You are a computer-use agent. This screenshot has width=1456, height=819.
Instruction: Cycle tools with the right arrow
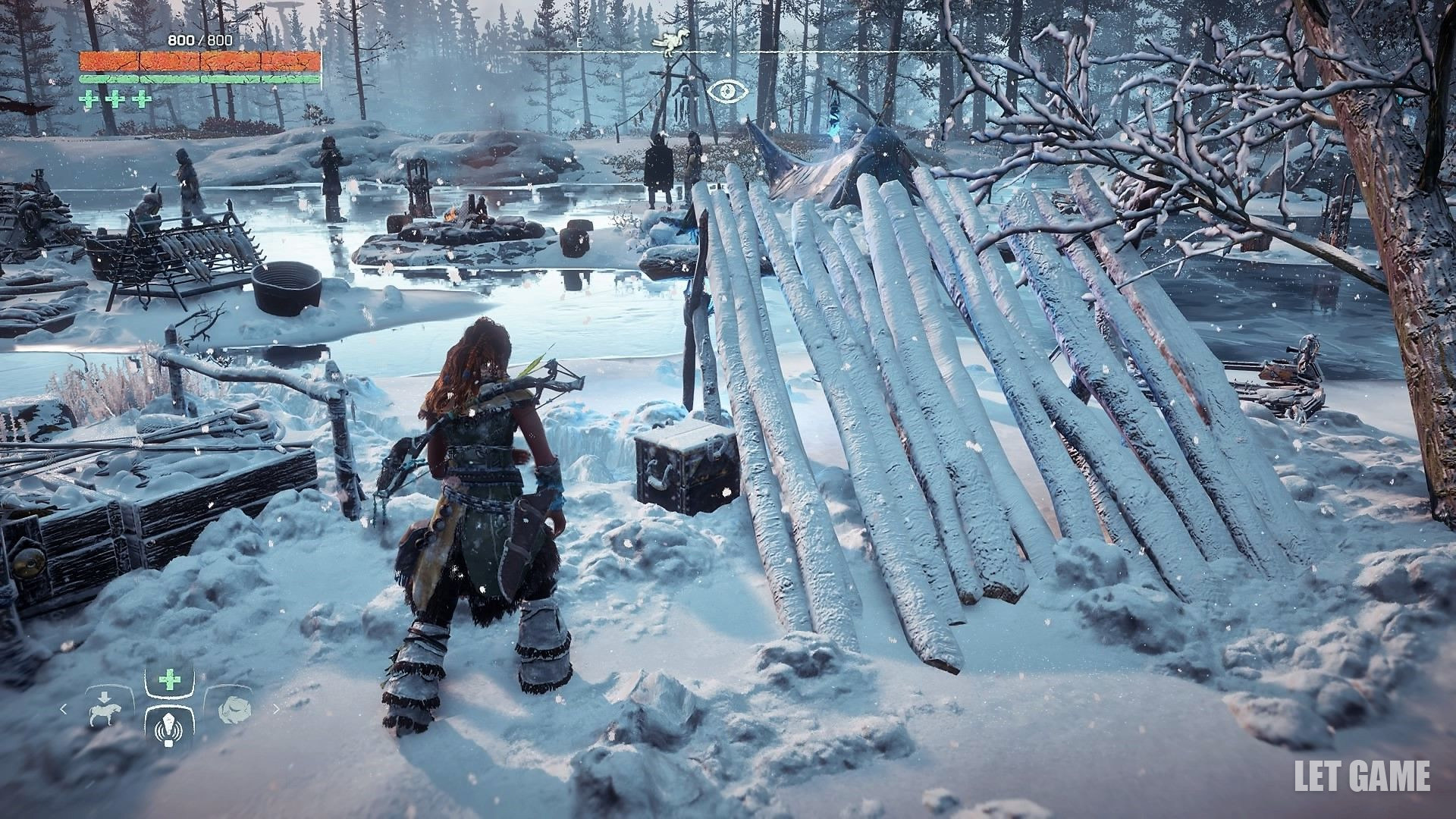tap(276, 710)
